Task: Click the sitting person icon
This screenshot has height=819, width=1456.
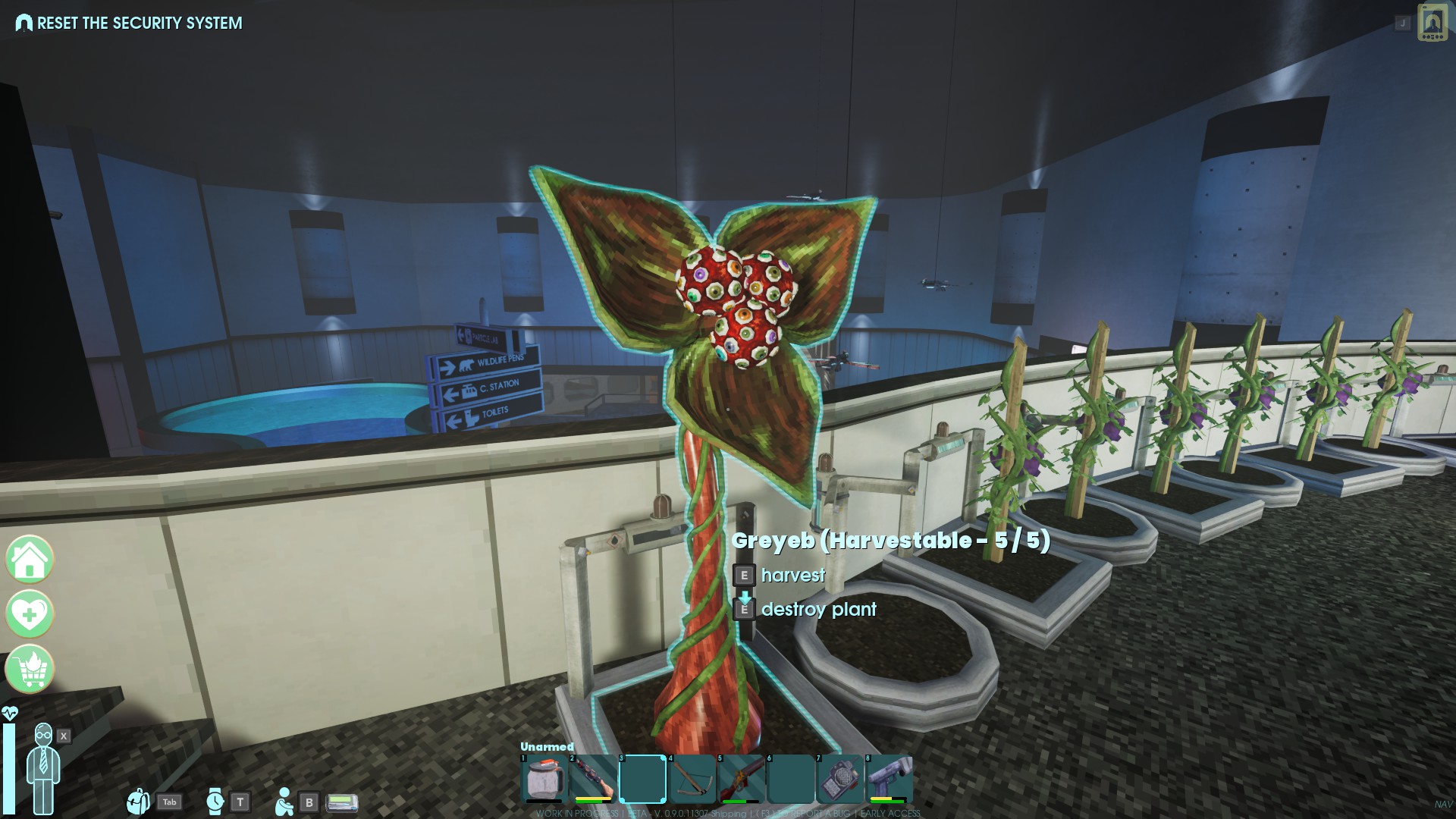Action: 284,801
